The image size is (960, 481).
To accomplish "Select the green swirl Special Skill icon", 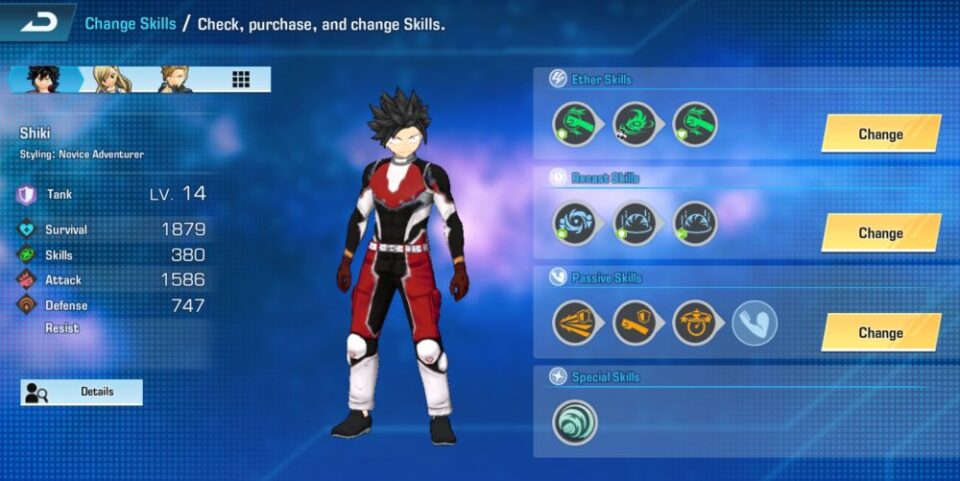I will point(575,422).
